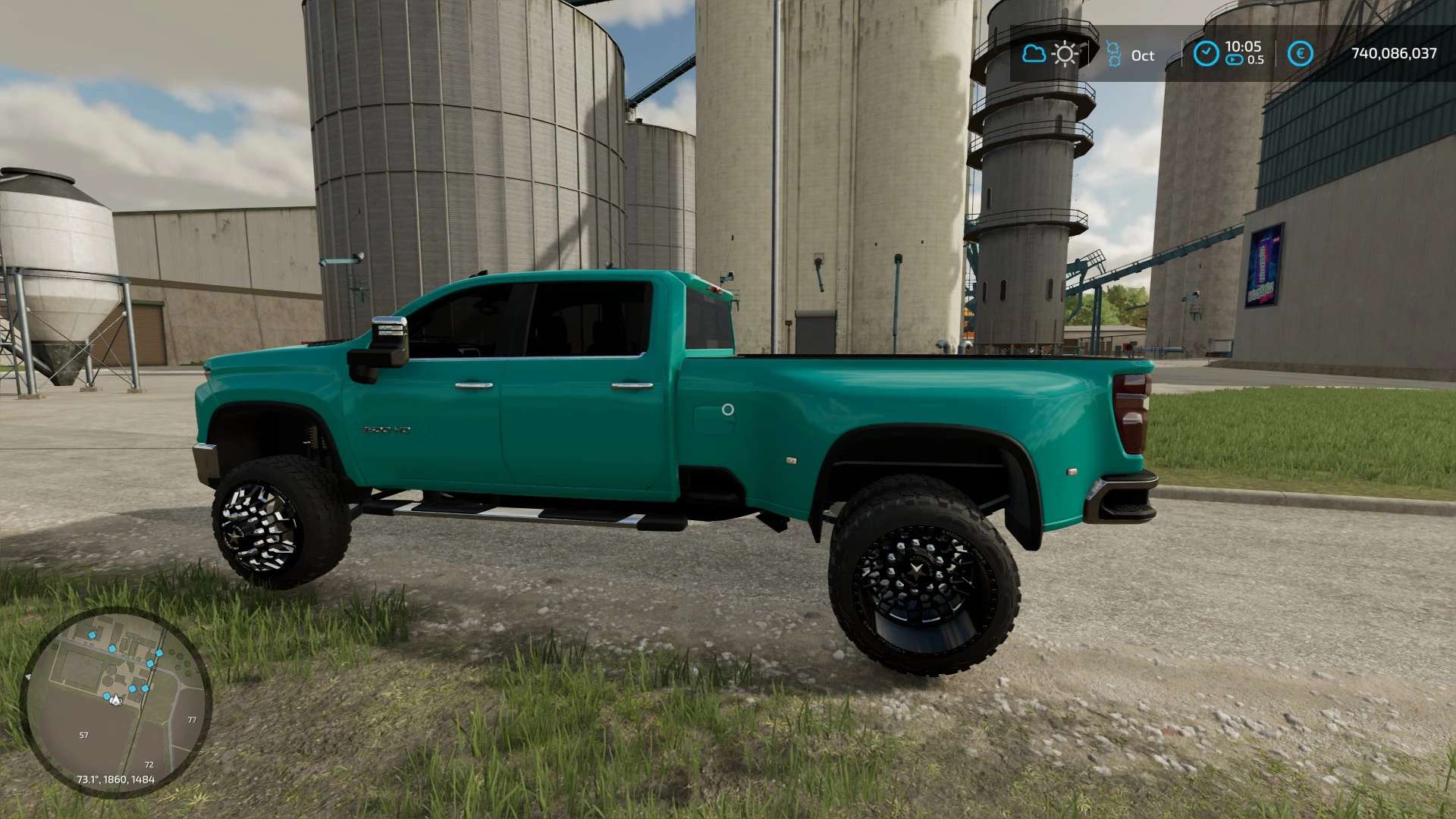This screenshot has width=1456, height=819.
Task: Check the cloud and sun weather icon
Action: (1050, 54)
